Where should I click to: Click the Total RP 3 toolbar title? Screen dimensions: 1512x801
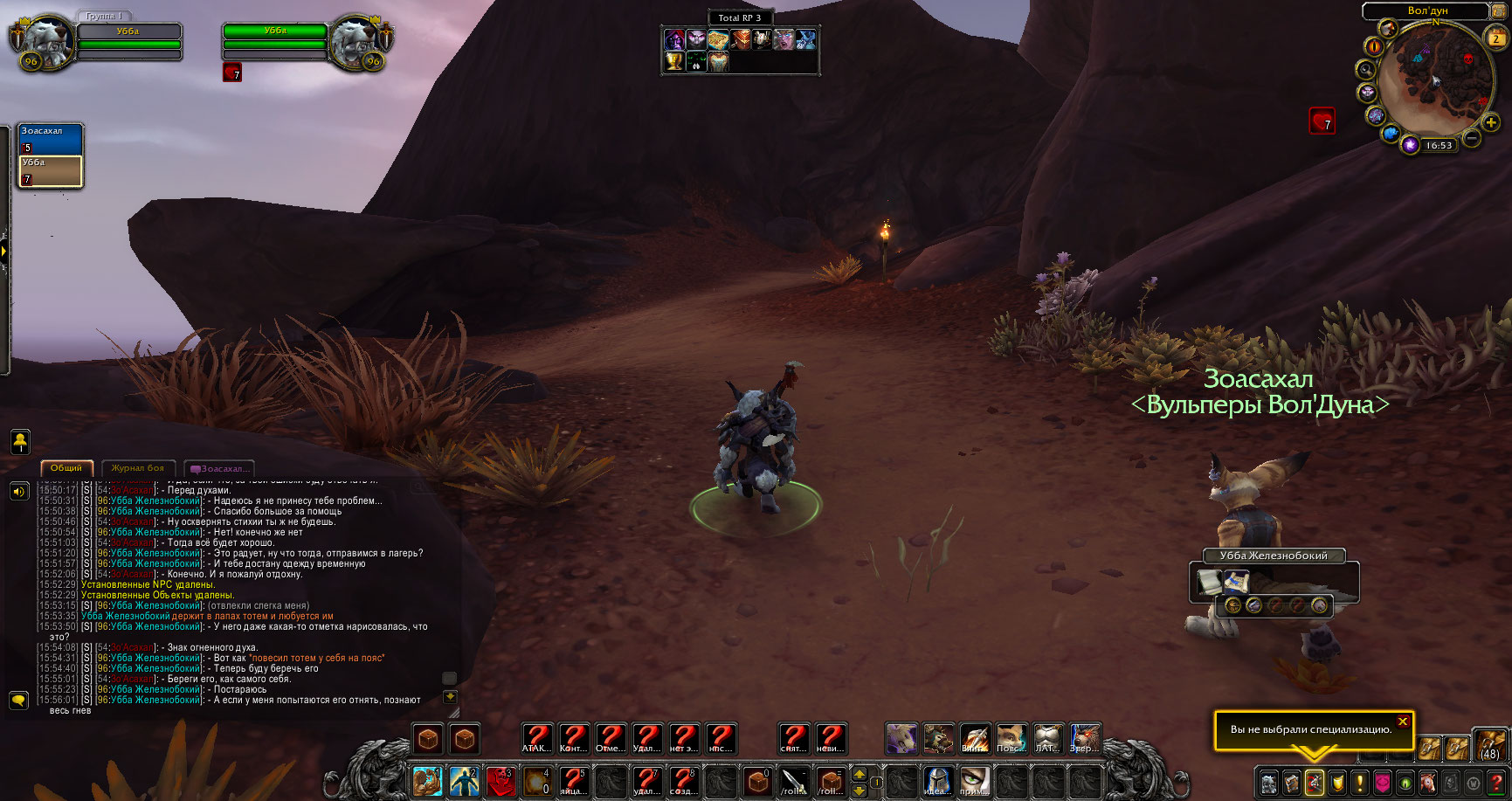point(739,17)
